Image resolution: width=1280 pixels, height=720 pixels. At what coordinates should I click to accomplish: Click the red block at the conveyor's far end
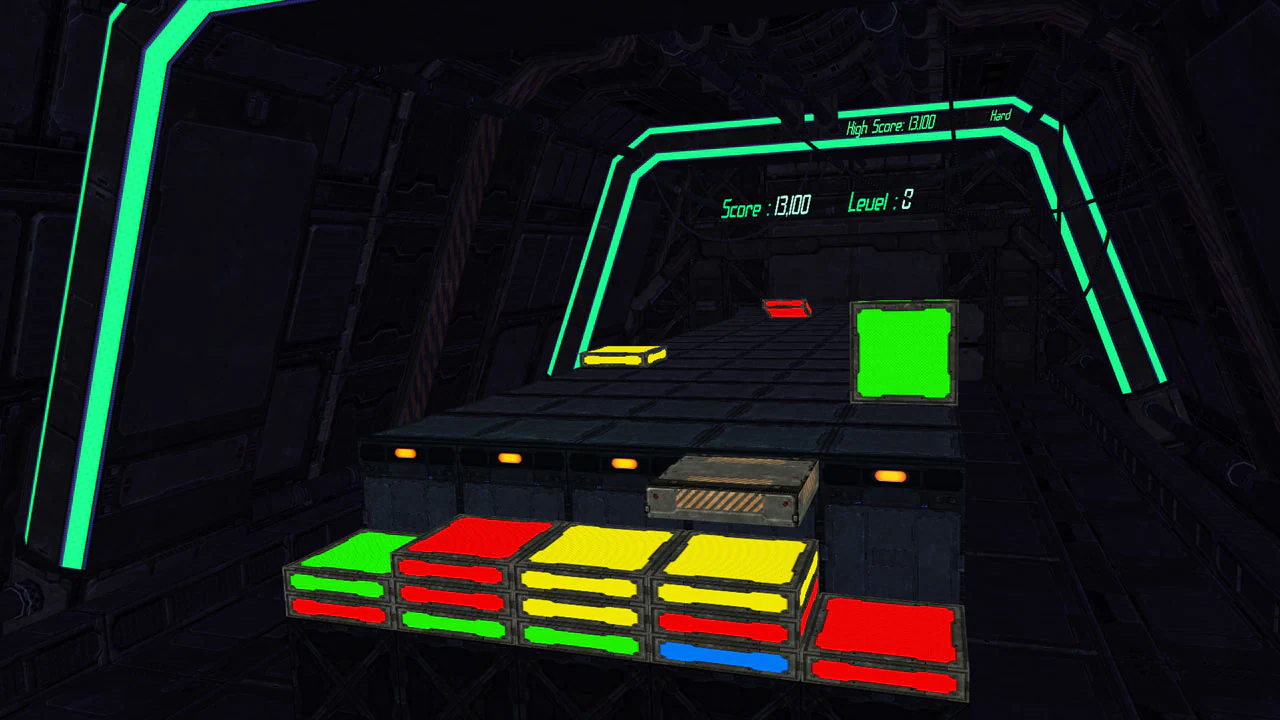pyautogui.click(x=785, y=308)
